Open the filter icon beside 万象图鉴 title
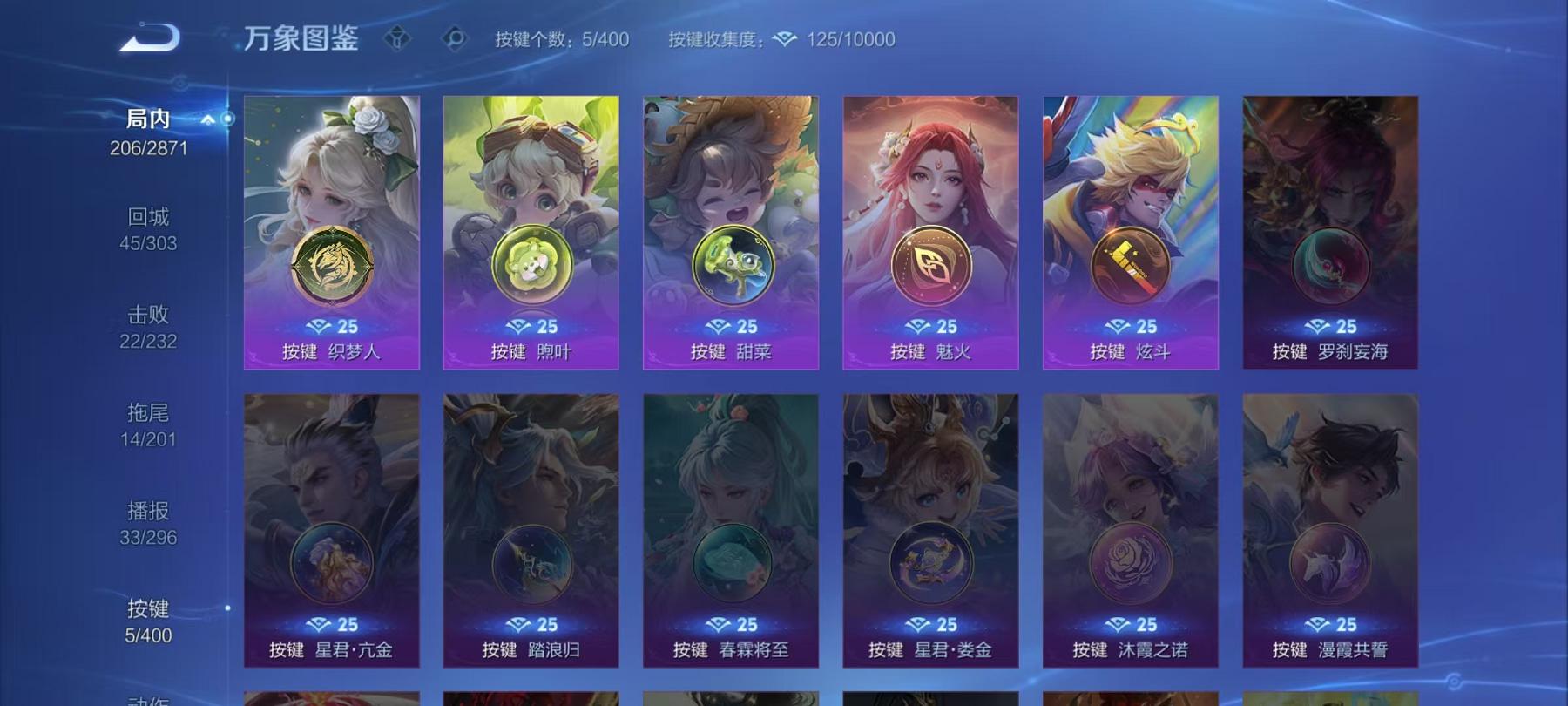Image resolution: width=1568 pixels, height=706 pixels. click(400, 38)
